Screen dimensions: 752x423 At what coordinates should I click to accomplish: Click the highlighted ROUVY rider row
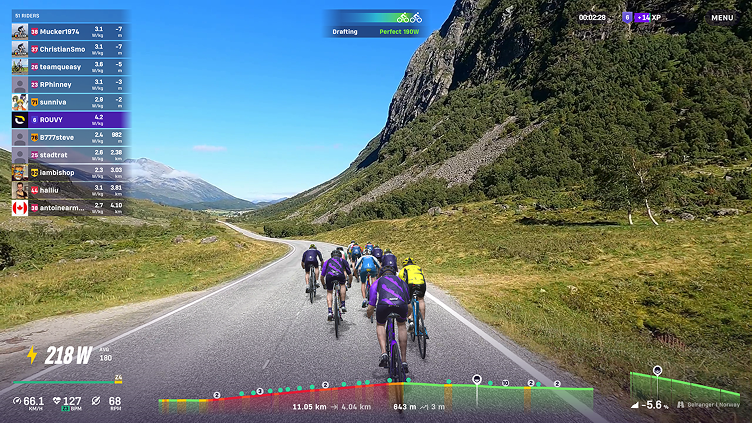(x=69, y=119)
